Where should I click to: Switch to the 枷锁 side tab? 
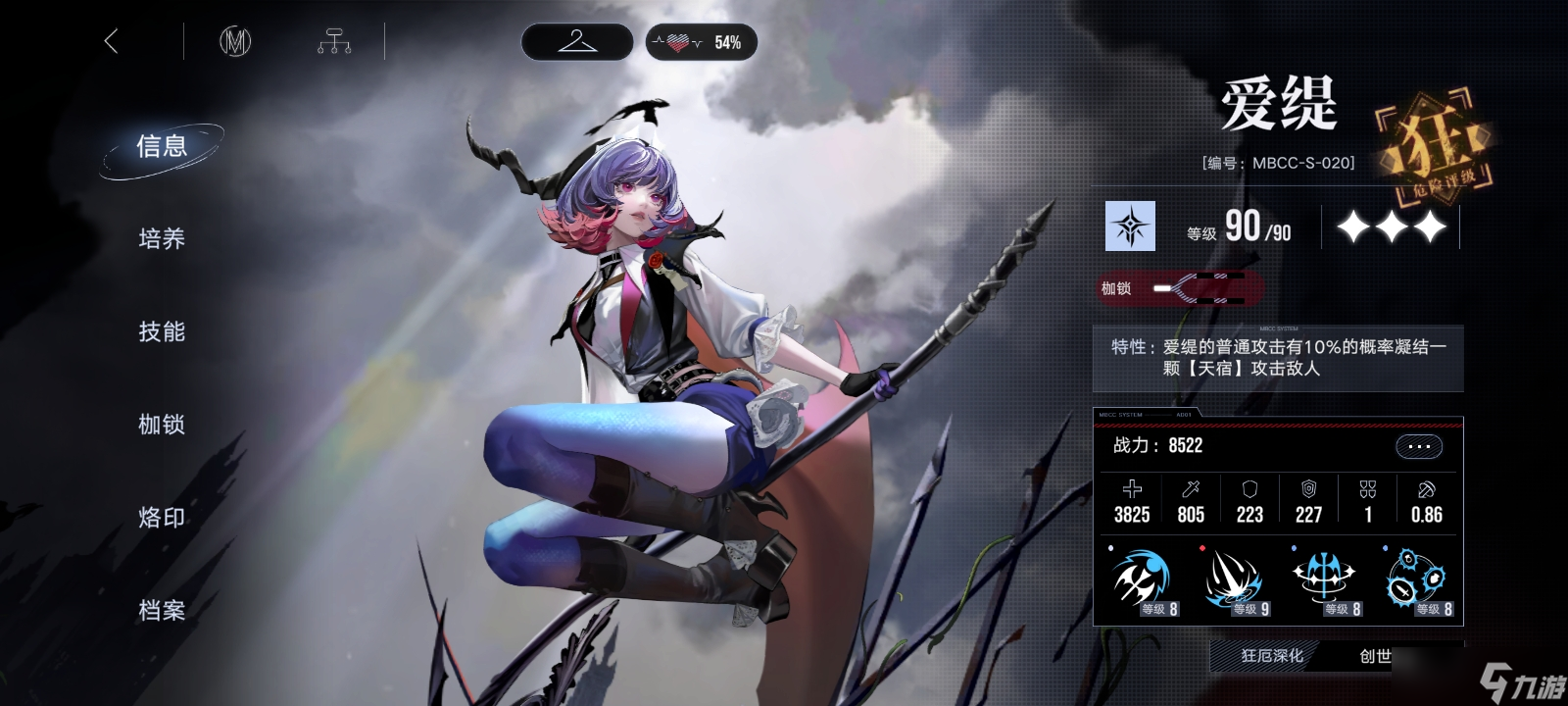(x=162, y=425)
